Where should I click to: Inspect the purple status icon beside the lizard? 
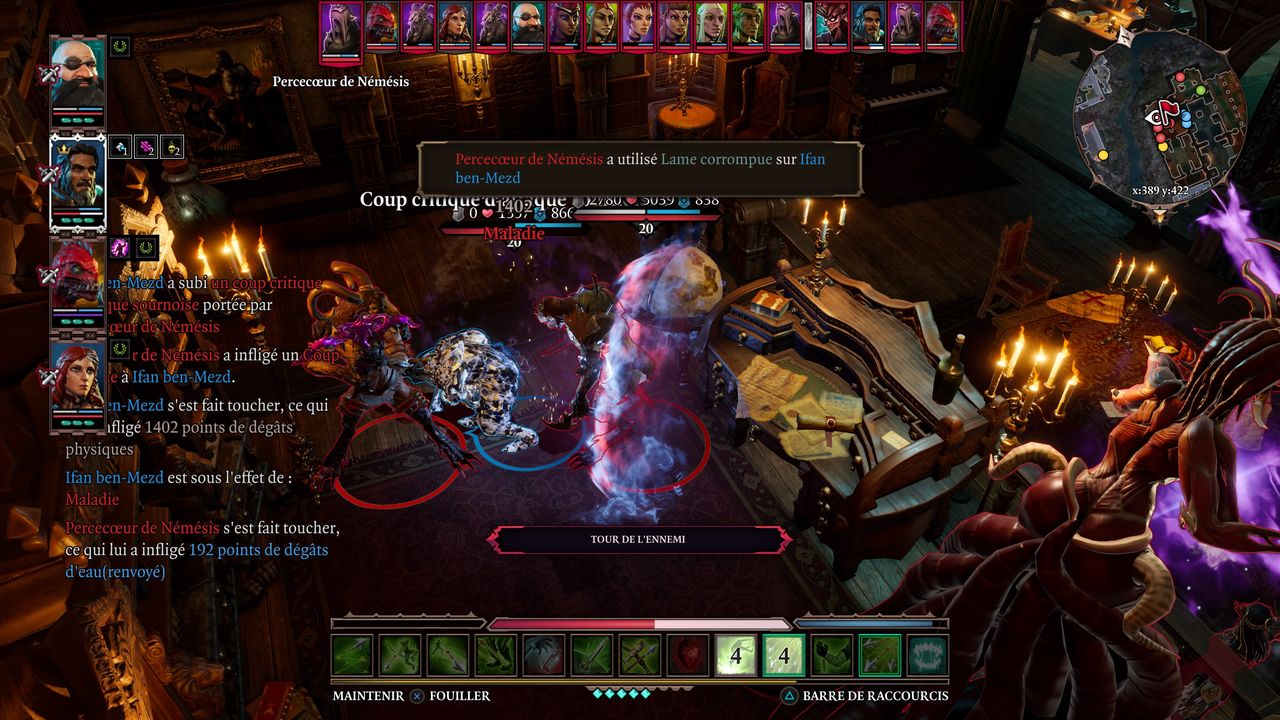(x=121, y=247)
